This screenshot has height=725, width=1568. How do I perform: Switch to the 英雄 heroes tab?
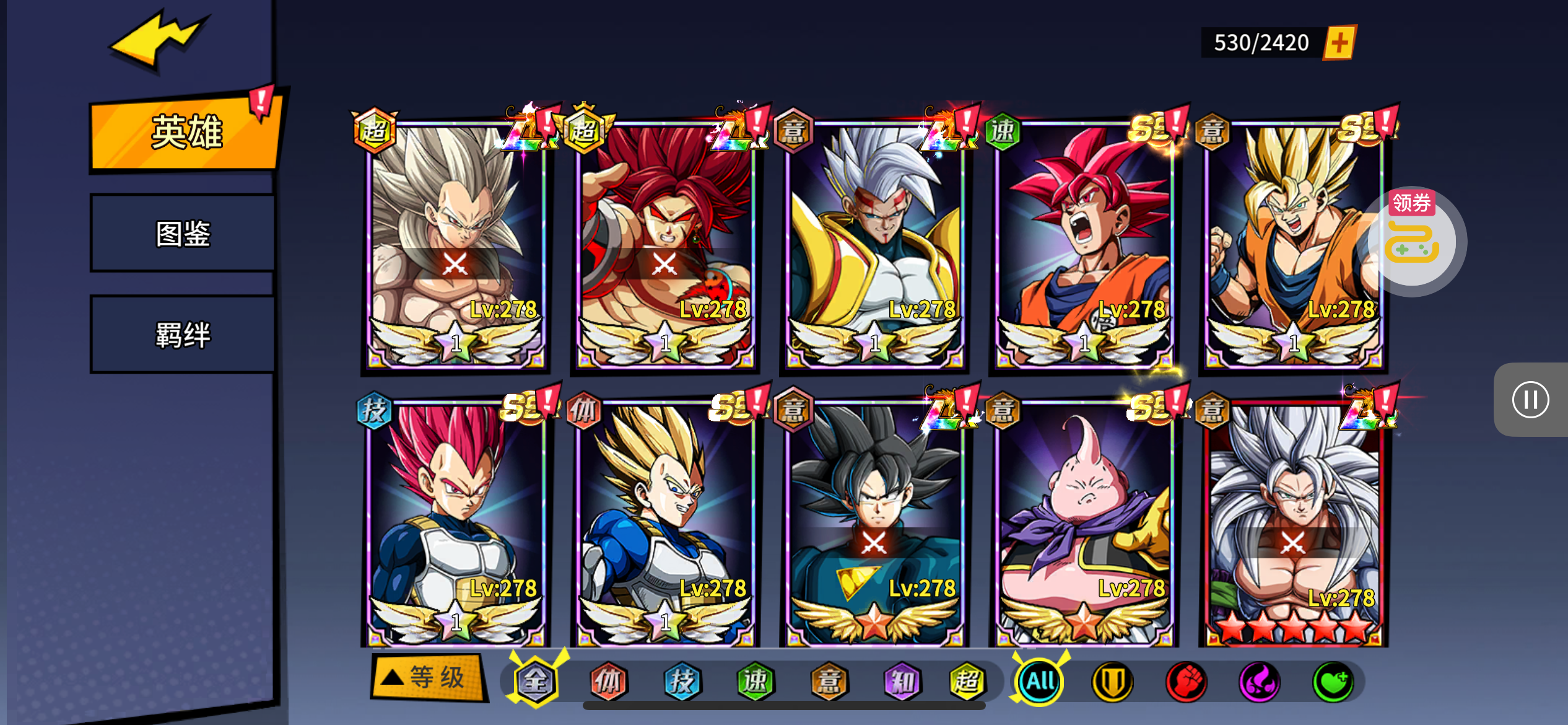tap(185, 132)
